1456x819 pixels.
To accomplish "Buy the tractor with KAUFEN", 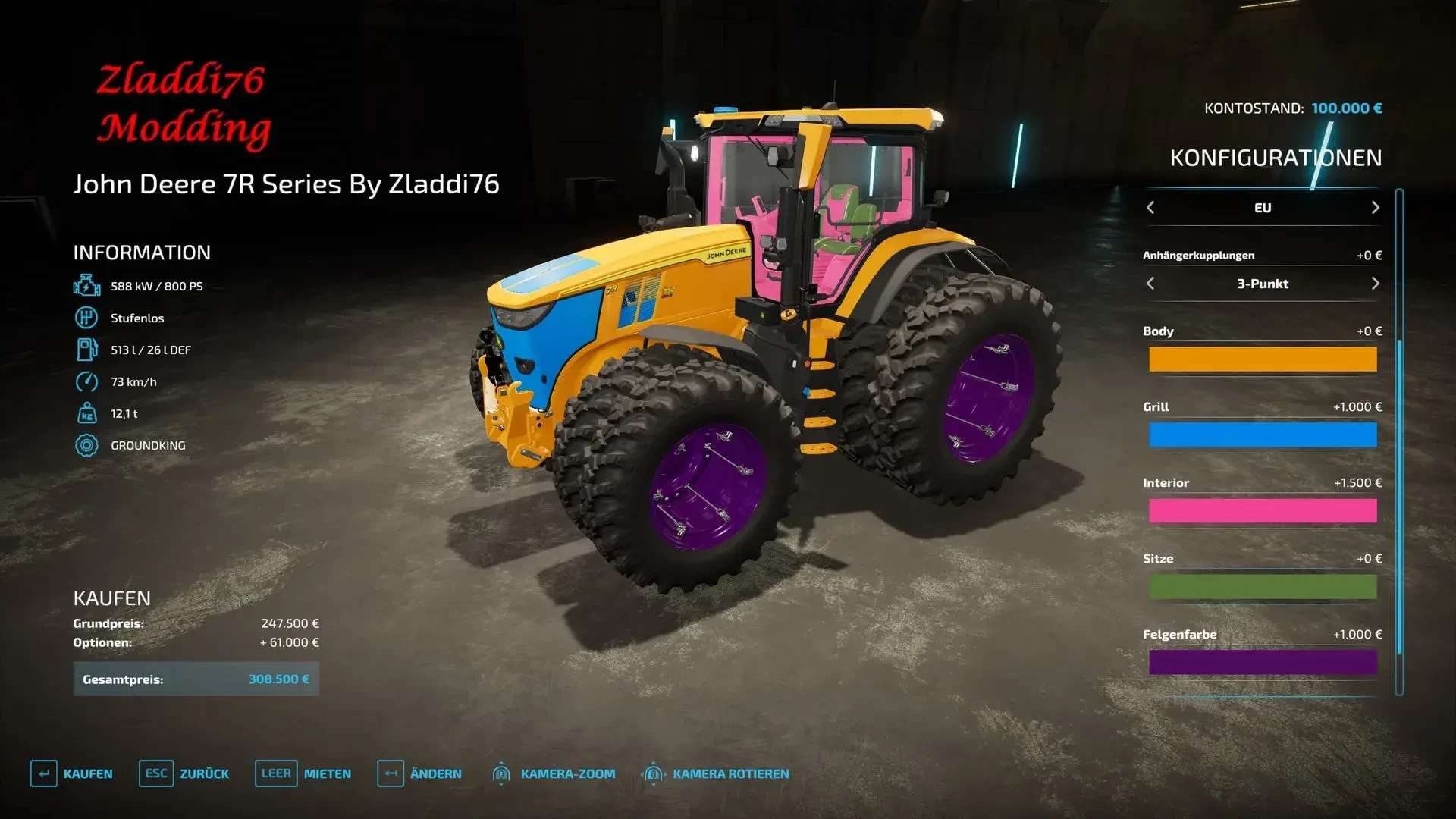I will pos(72,773).
